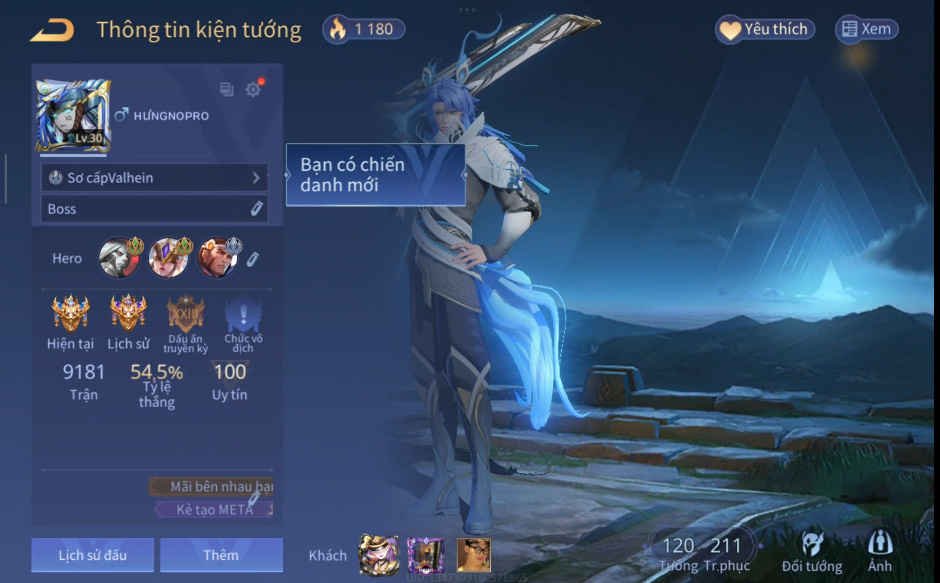Image resolution: width=940 pixels, height=583 pixels.
Task: Select the HƯNGNOPRO player avatar
Action: [73, 116]
